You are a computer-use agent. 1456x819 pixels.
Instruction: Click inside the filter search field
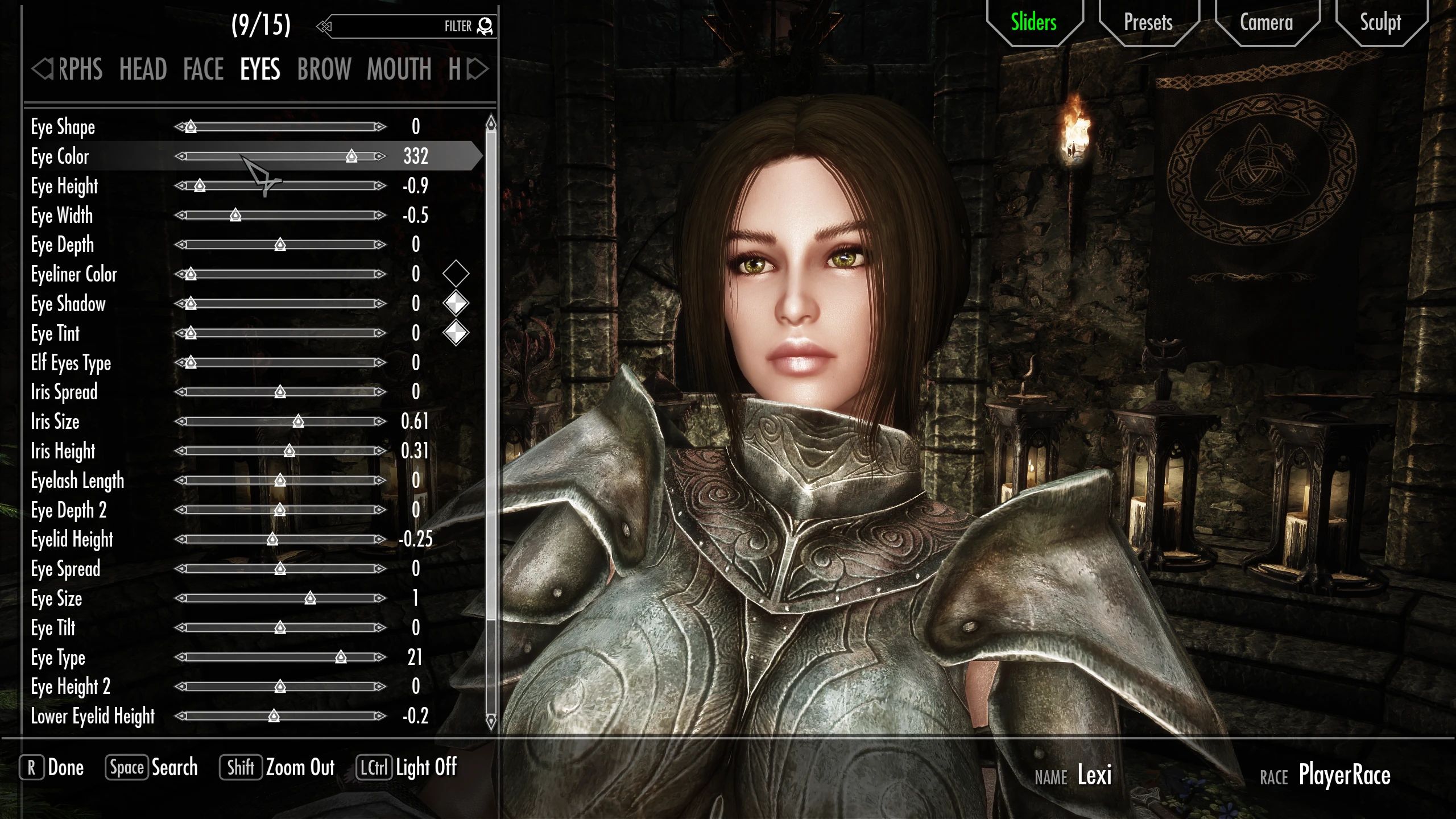click(398, 26)
